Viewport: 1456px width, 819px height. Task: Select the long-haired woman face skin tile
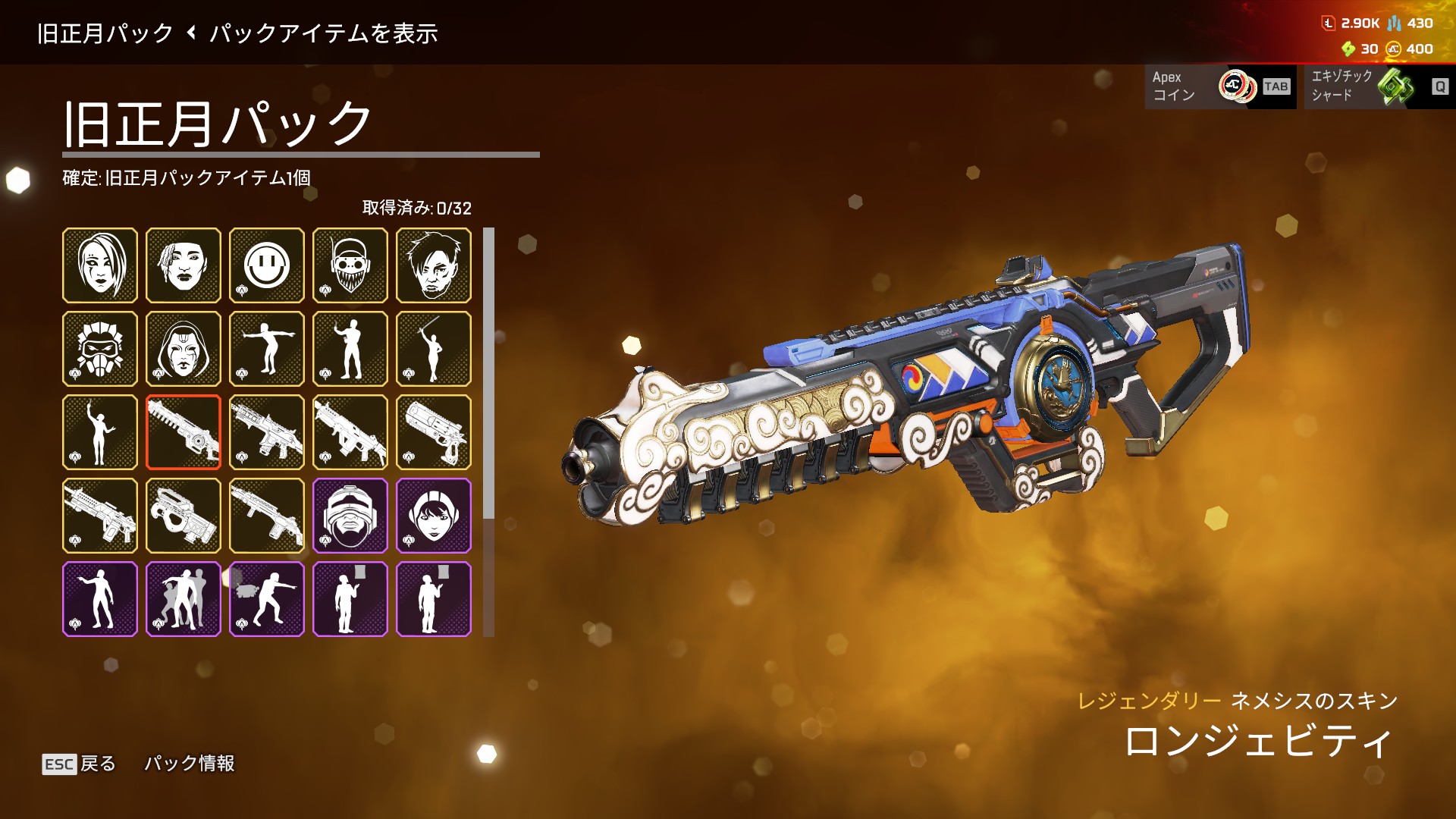tap(100, 265)
